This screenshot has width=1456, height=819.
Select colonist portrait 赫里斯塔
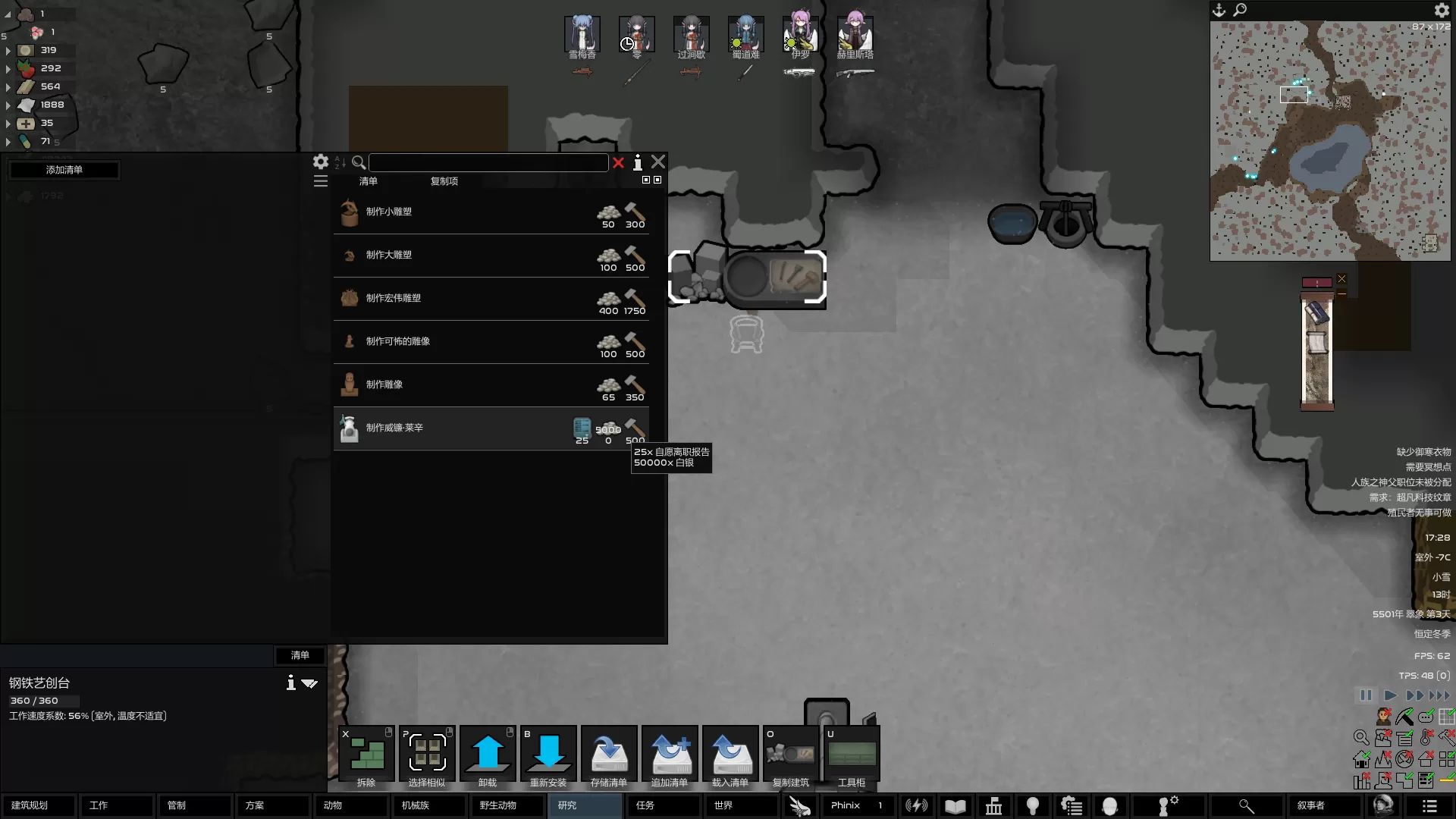click(855, 36)
